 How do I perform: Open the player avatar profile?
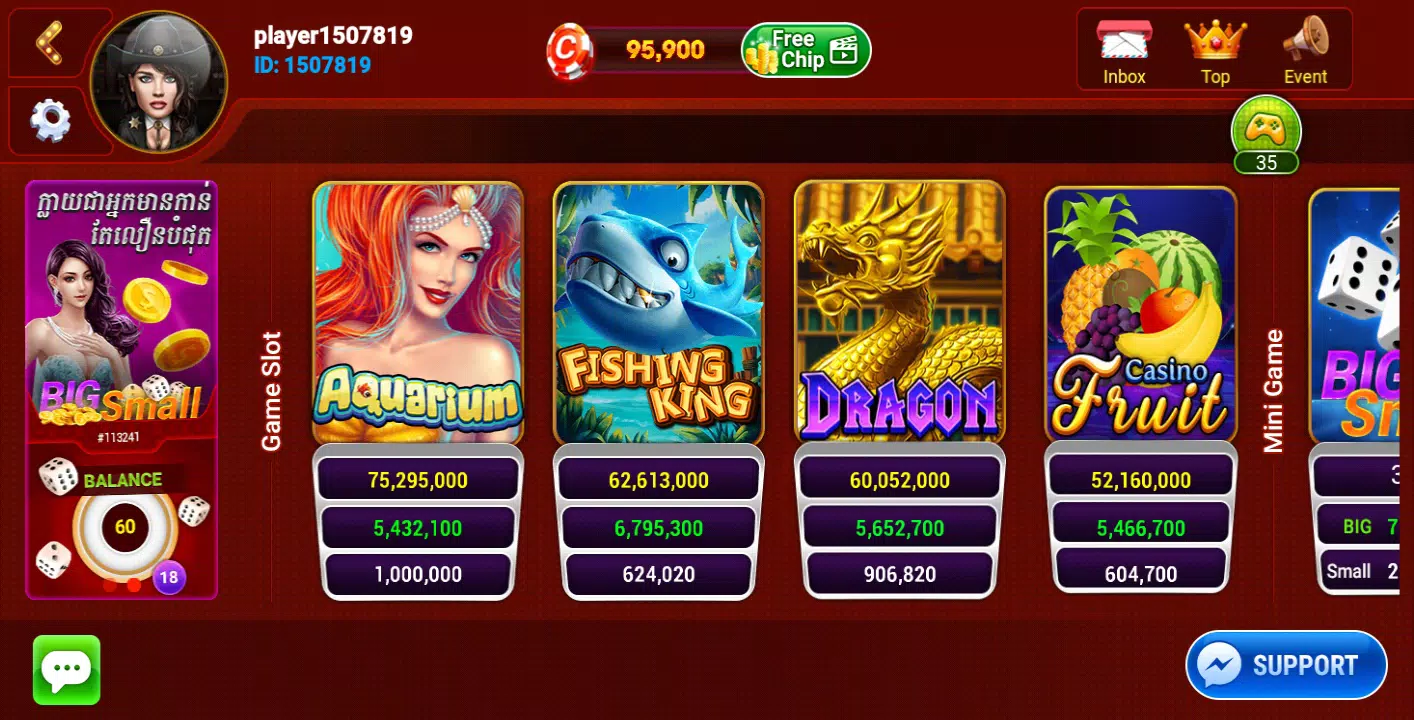(158, 80)
